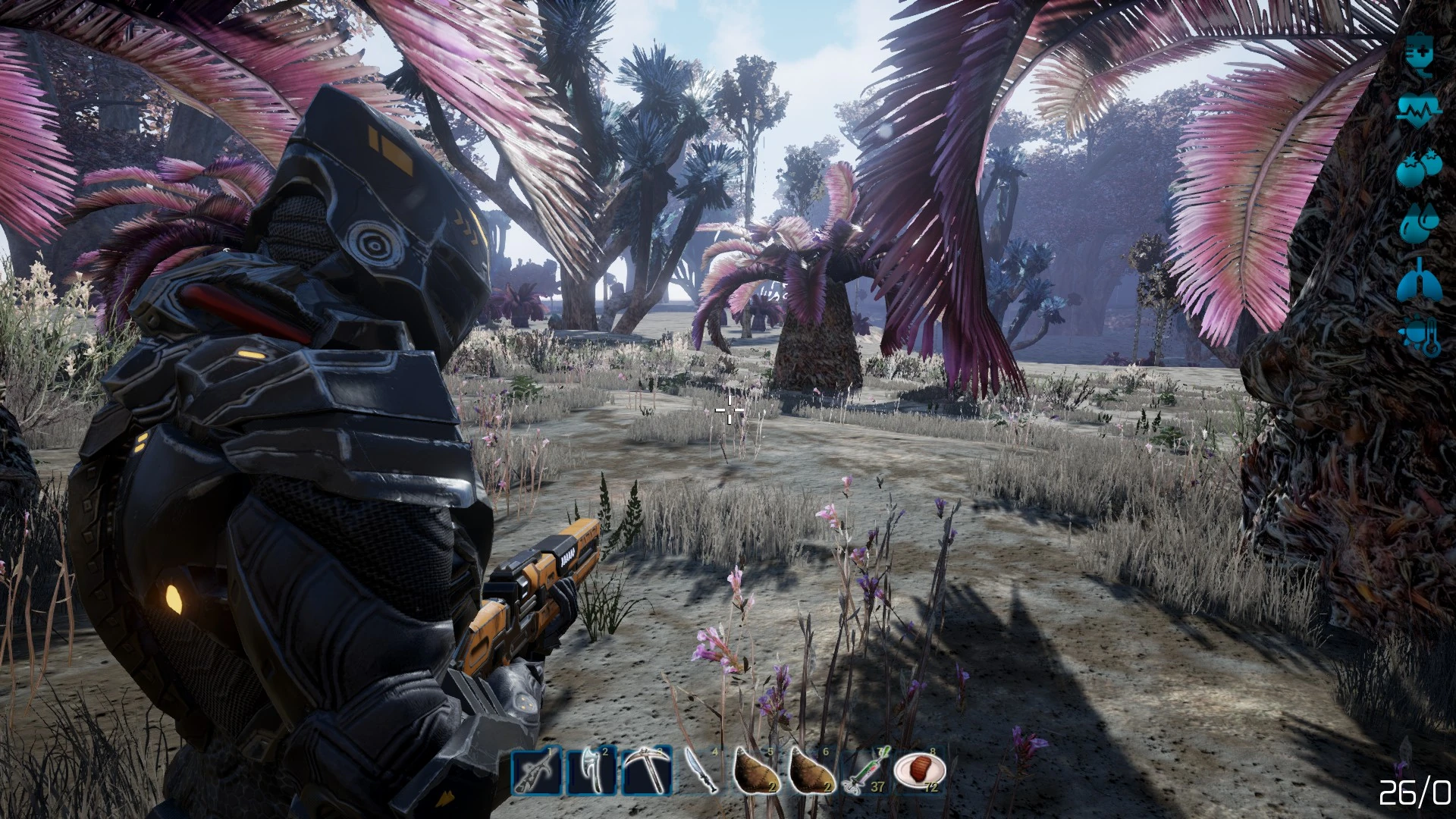Select the curved blade in slot 4
This screenshot has width=1456, height=819.
coord(701,773)
